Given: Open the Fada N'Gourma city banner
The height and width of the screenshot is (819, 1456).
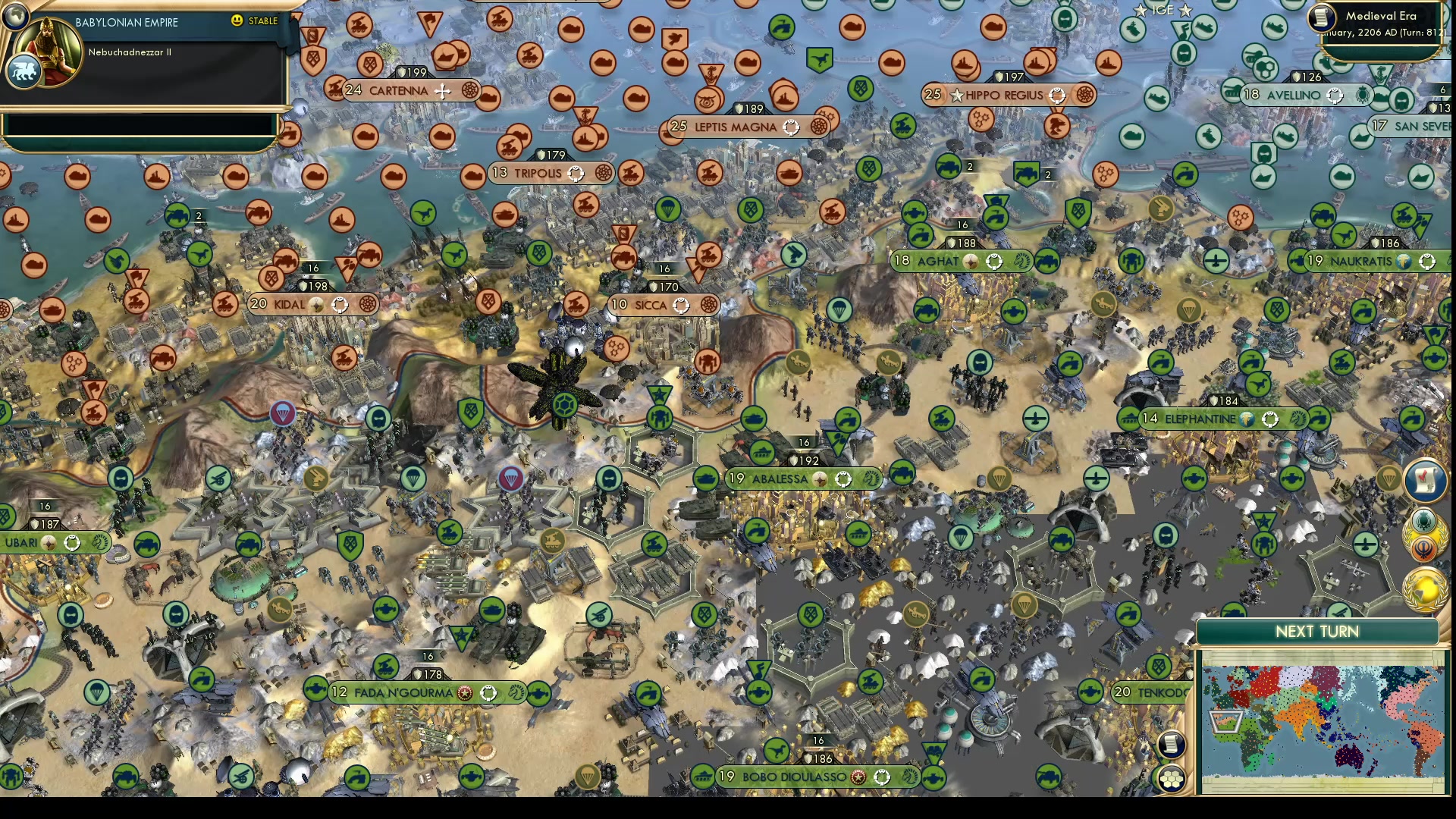Looking at the screenshot, I should point(403,692).
